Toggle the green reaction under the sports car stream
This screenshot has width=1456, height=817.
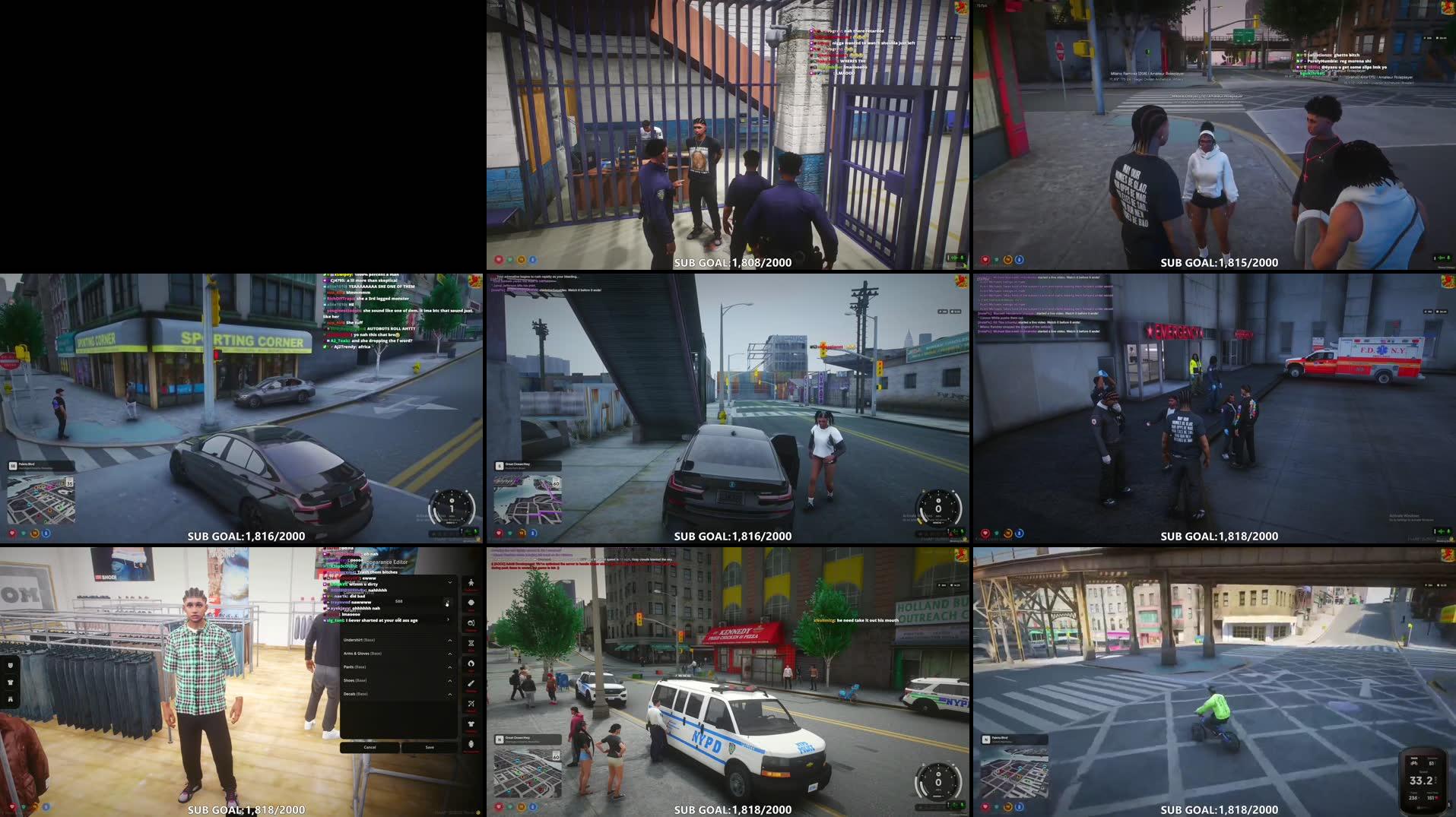point(24,534)
